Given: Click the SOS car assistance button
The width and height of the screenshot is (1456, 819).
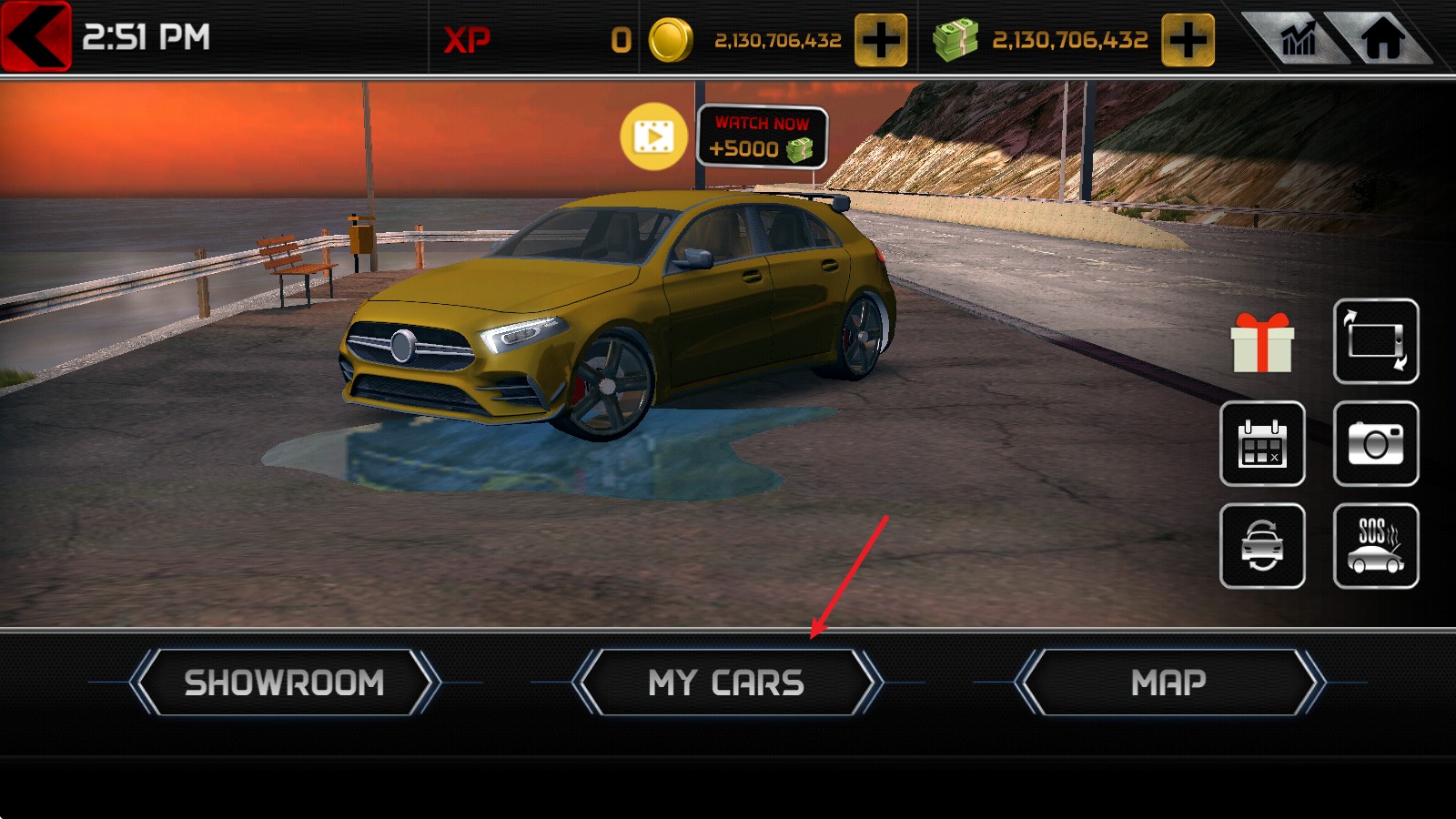Looking at the screenshot, I should pyautogui.click(x=1375, y=546).
